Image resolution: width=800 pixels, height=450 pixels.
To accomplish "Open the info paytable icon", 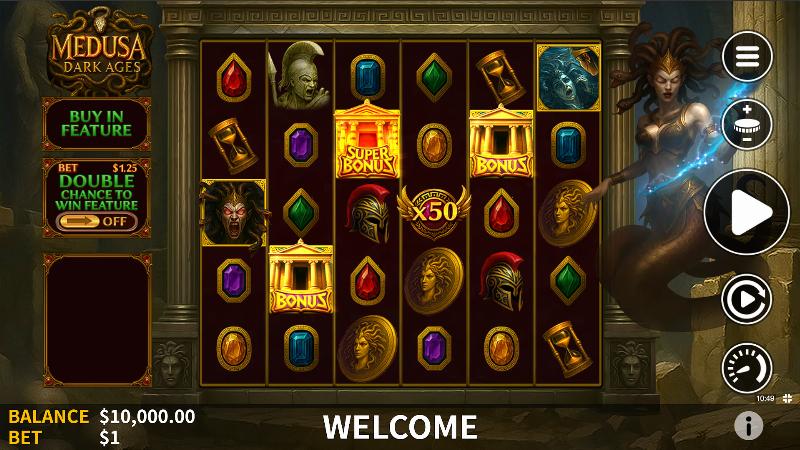I will 748,426.
